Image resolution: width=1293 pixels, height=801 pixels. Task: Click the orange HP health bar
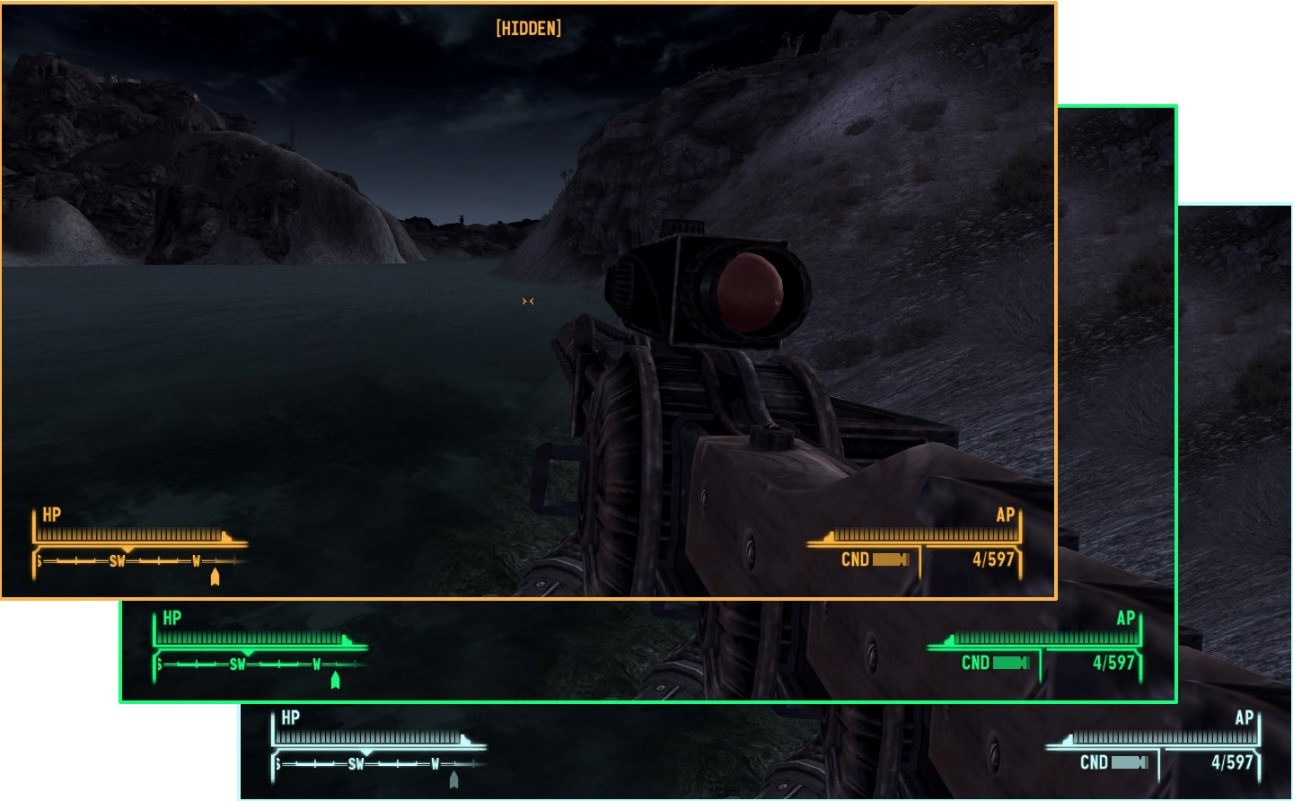130,537
